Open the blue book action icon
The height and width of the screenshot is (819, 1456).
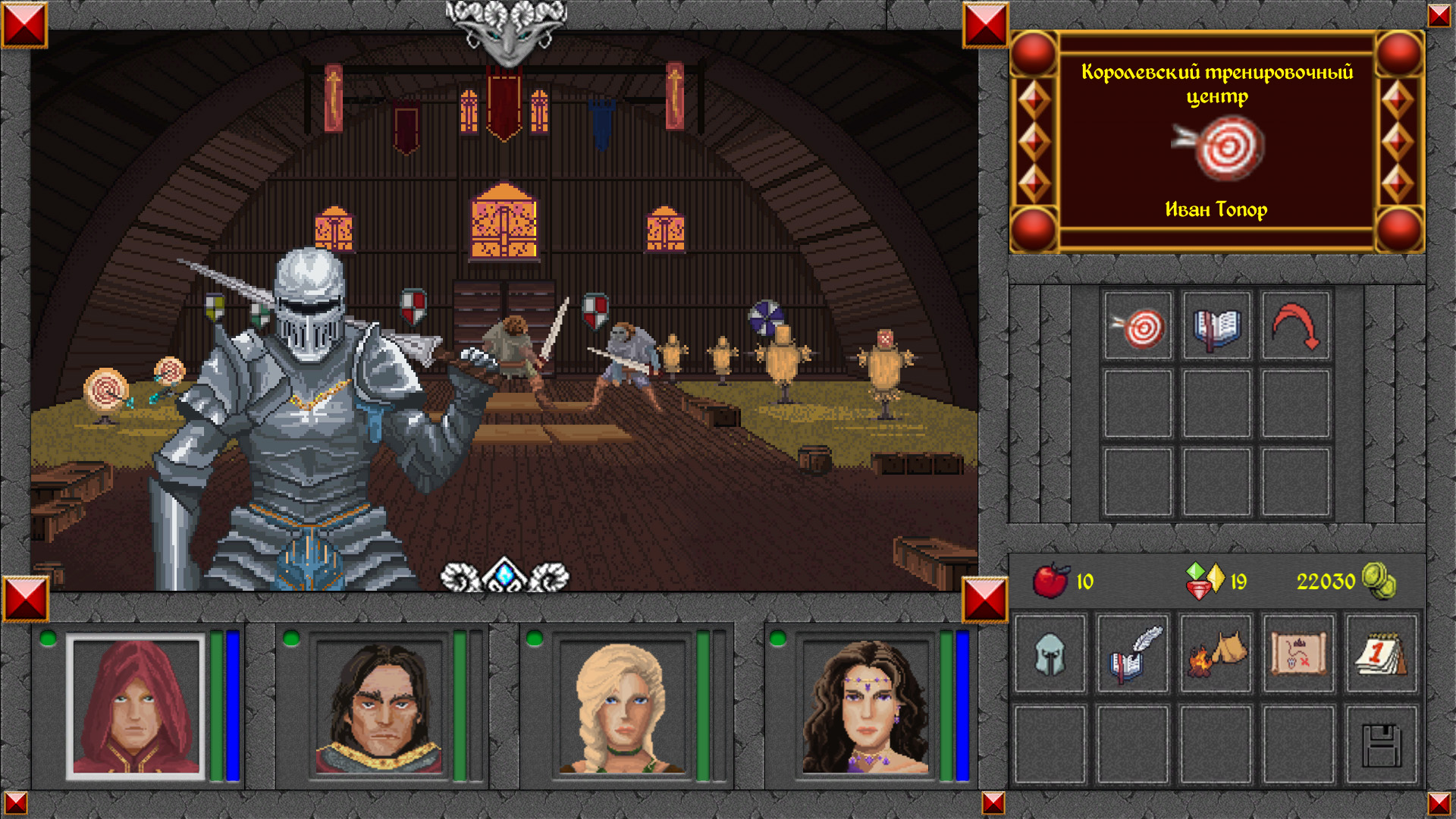[1216, 327]
